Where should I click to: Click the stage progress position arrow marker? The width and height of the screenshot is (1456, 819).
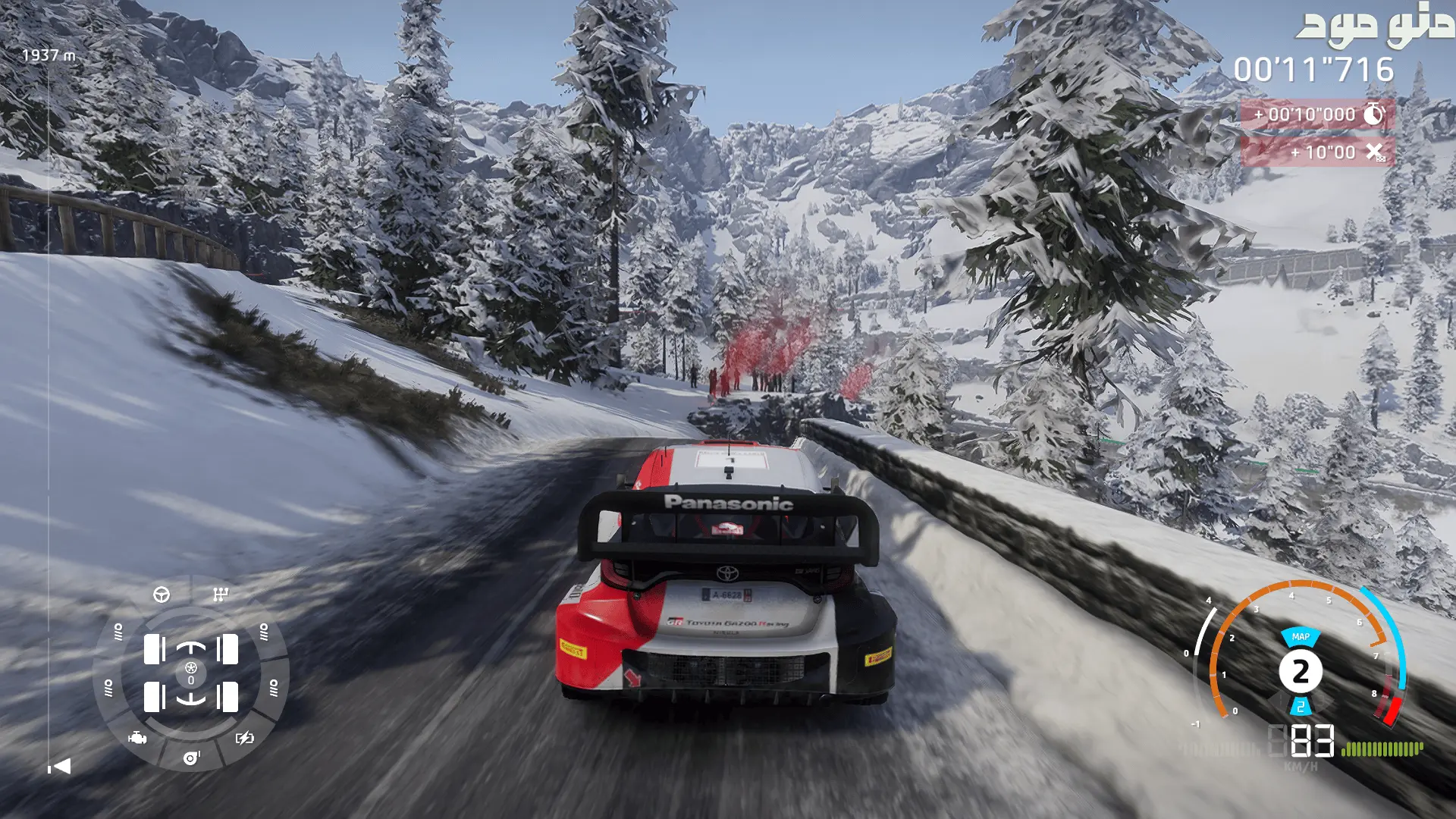tap(59, 767)
